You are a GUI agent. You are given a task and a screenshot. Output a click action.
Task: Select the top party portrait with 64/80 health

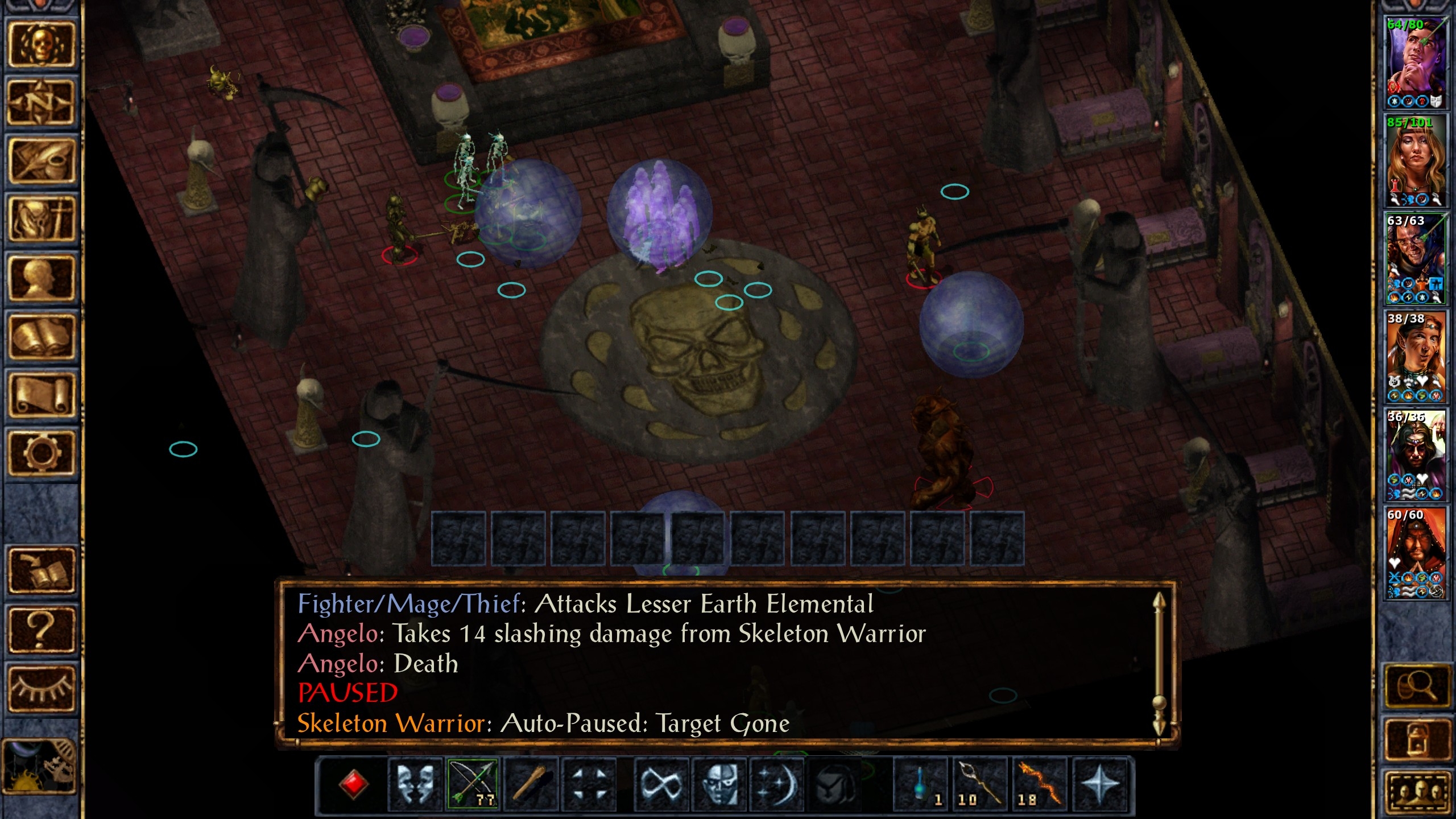coord(1416,61)
